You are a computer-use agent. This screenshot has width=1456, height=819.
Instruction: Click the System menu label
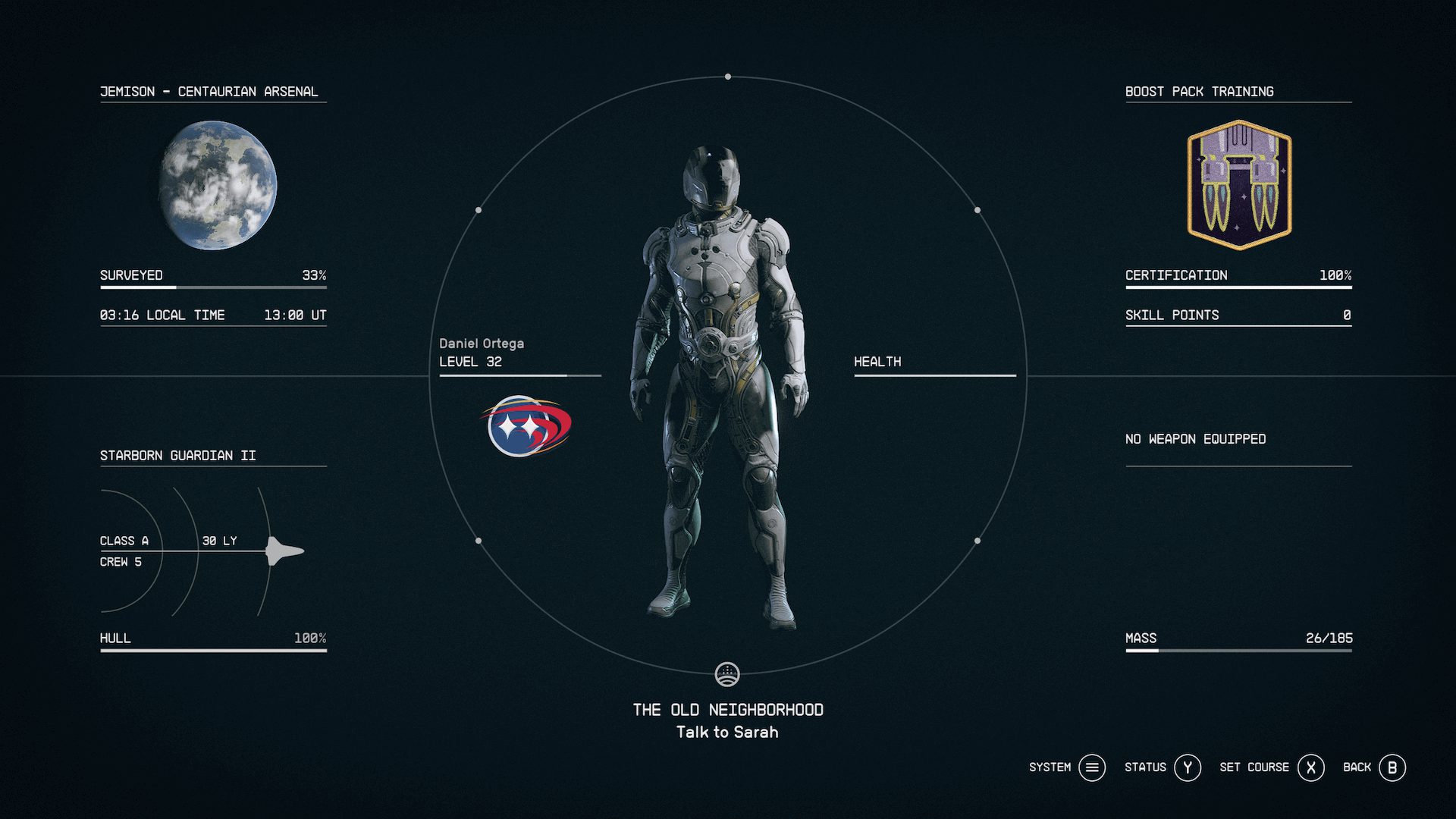coord(1050,767)
